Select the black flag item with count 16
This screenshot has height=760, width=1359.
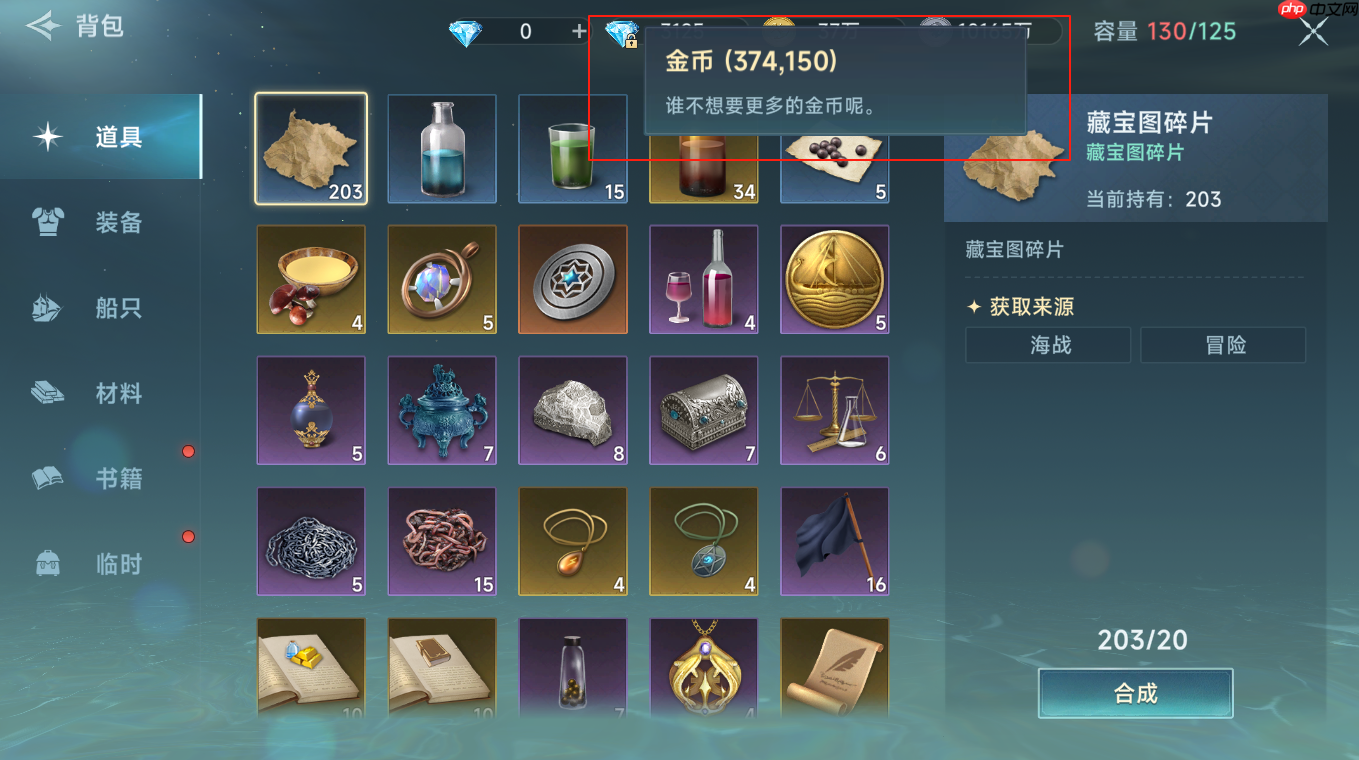pos(834,541)
